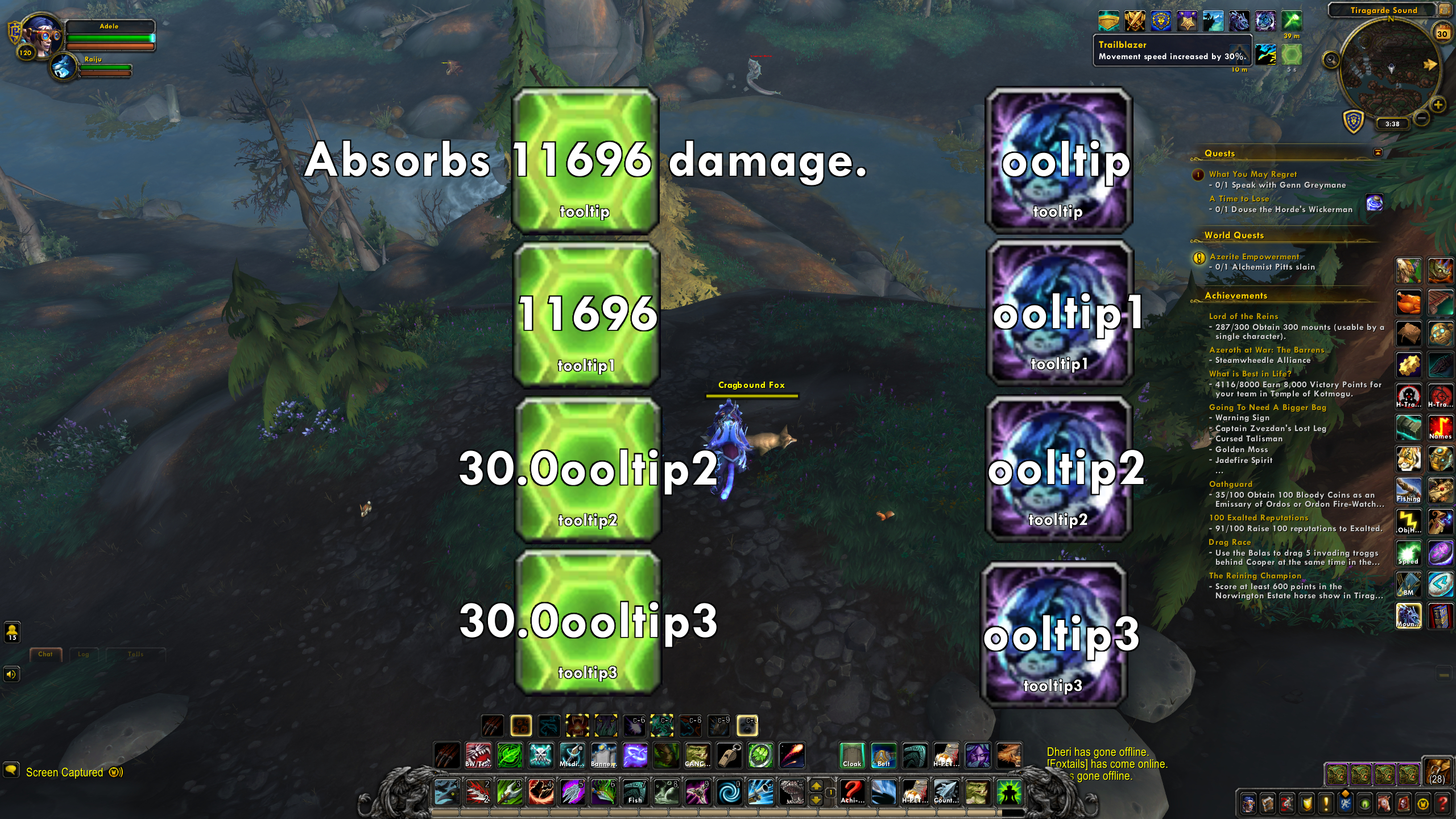This screenshot has height=819, width=1456.
Task: Open the Log chat tab
Action: click(84, 654)
